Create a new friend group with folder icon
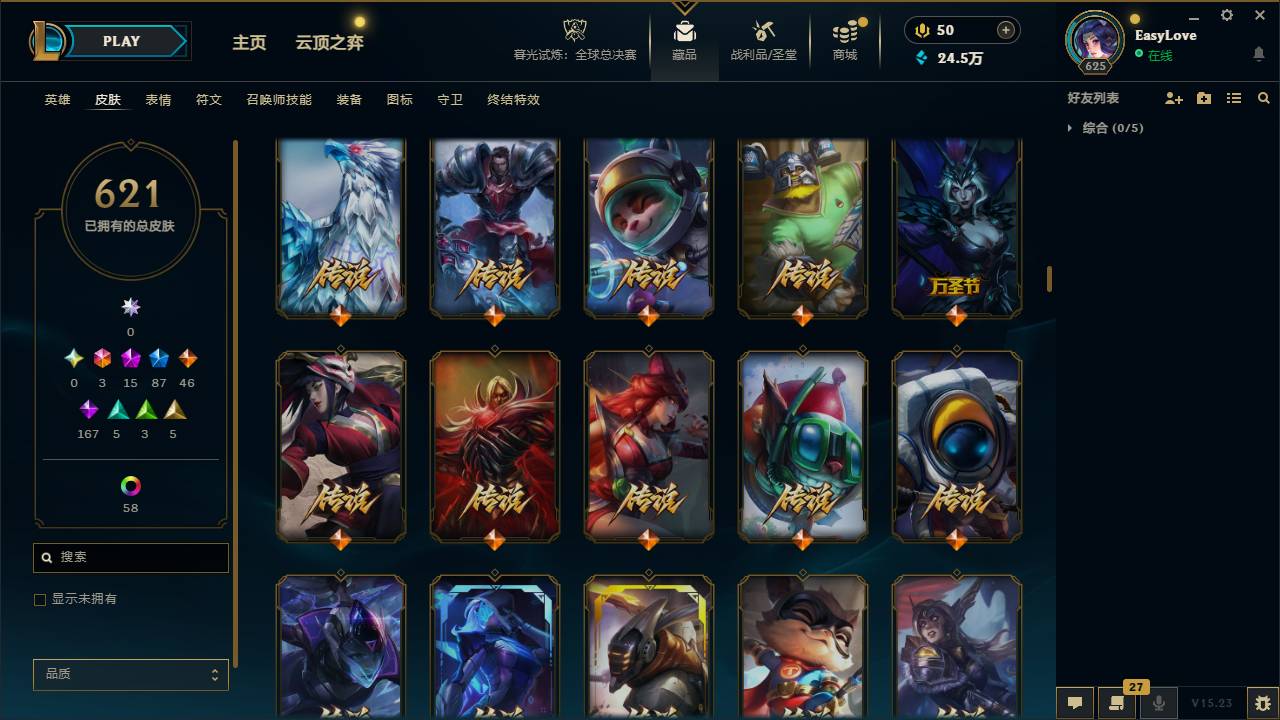 [1203, 97]
